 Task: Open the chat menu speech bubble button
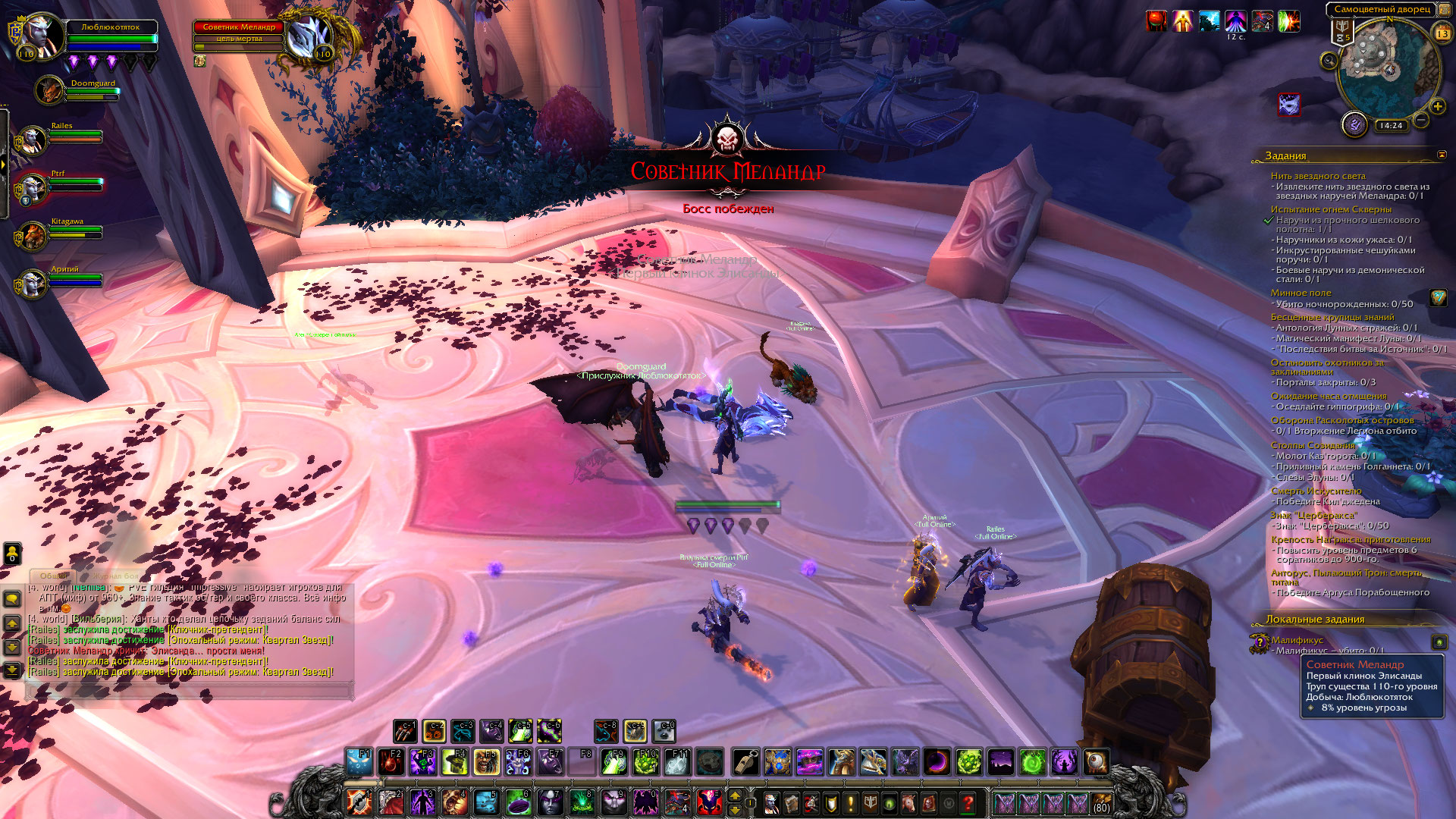(x=12, y=599)
